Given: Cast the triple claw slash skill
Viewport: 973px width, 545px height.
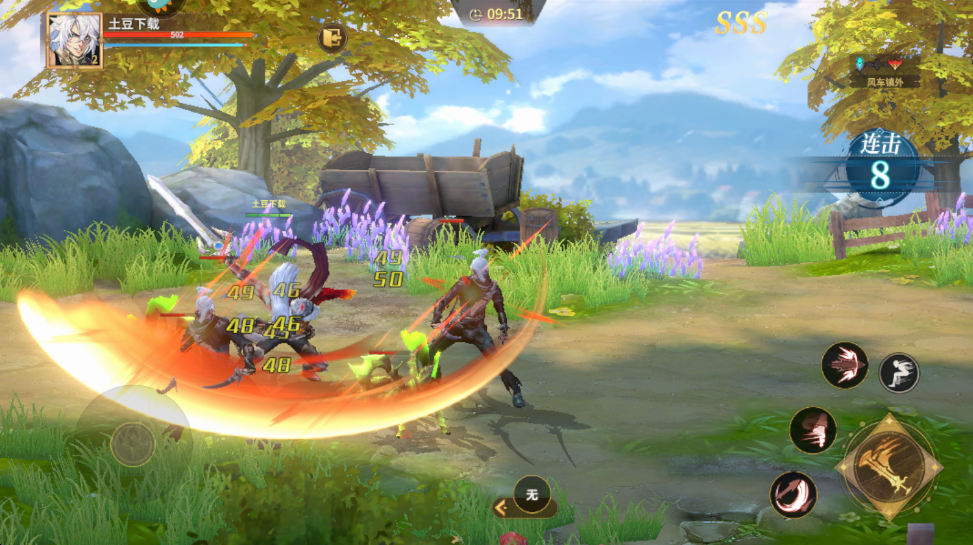Looking at the screenshot, I should tap(813, 430).
